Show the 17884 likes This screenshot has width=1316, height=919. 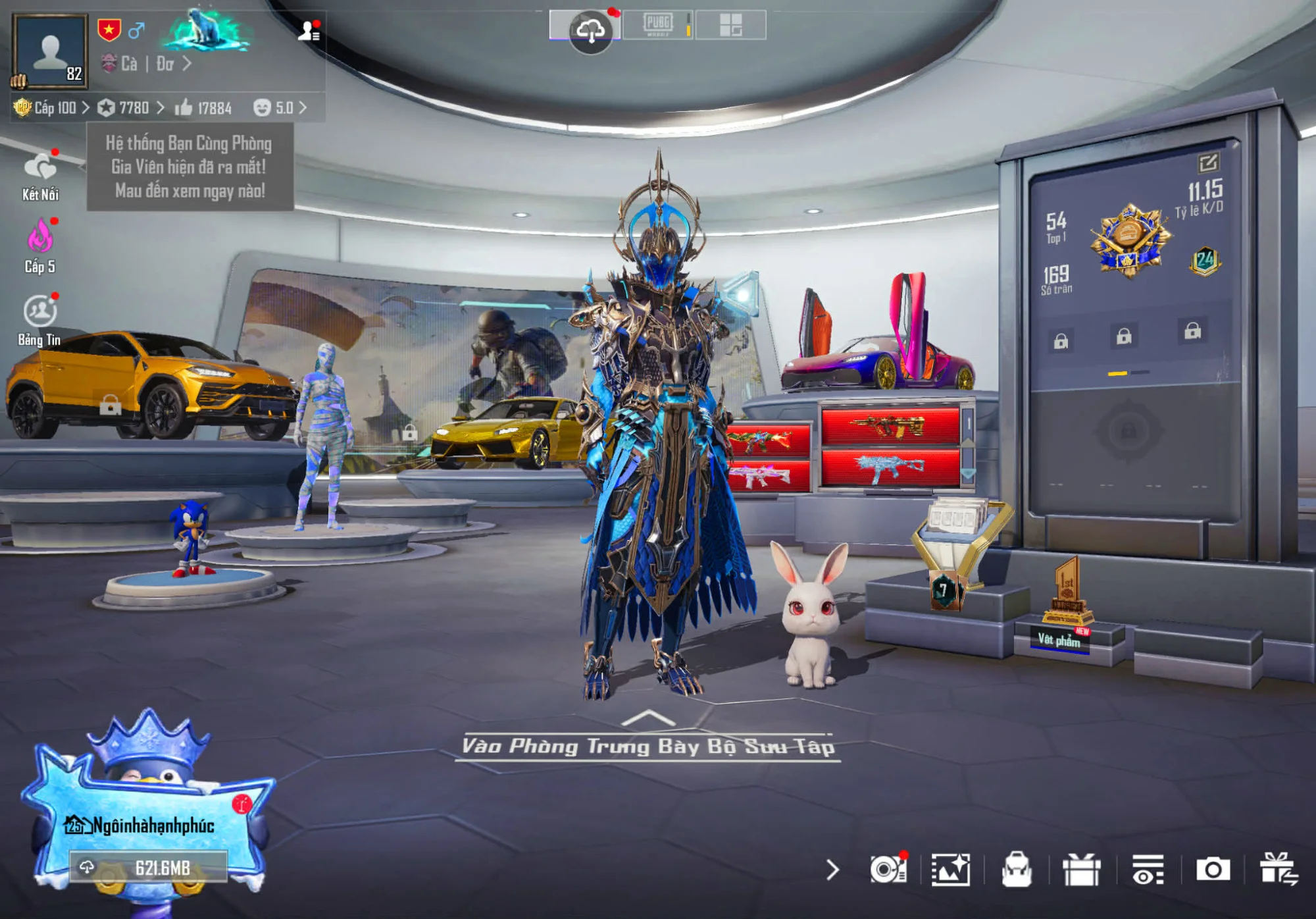203,108
